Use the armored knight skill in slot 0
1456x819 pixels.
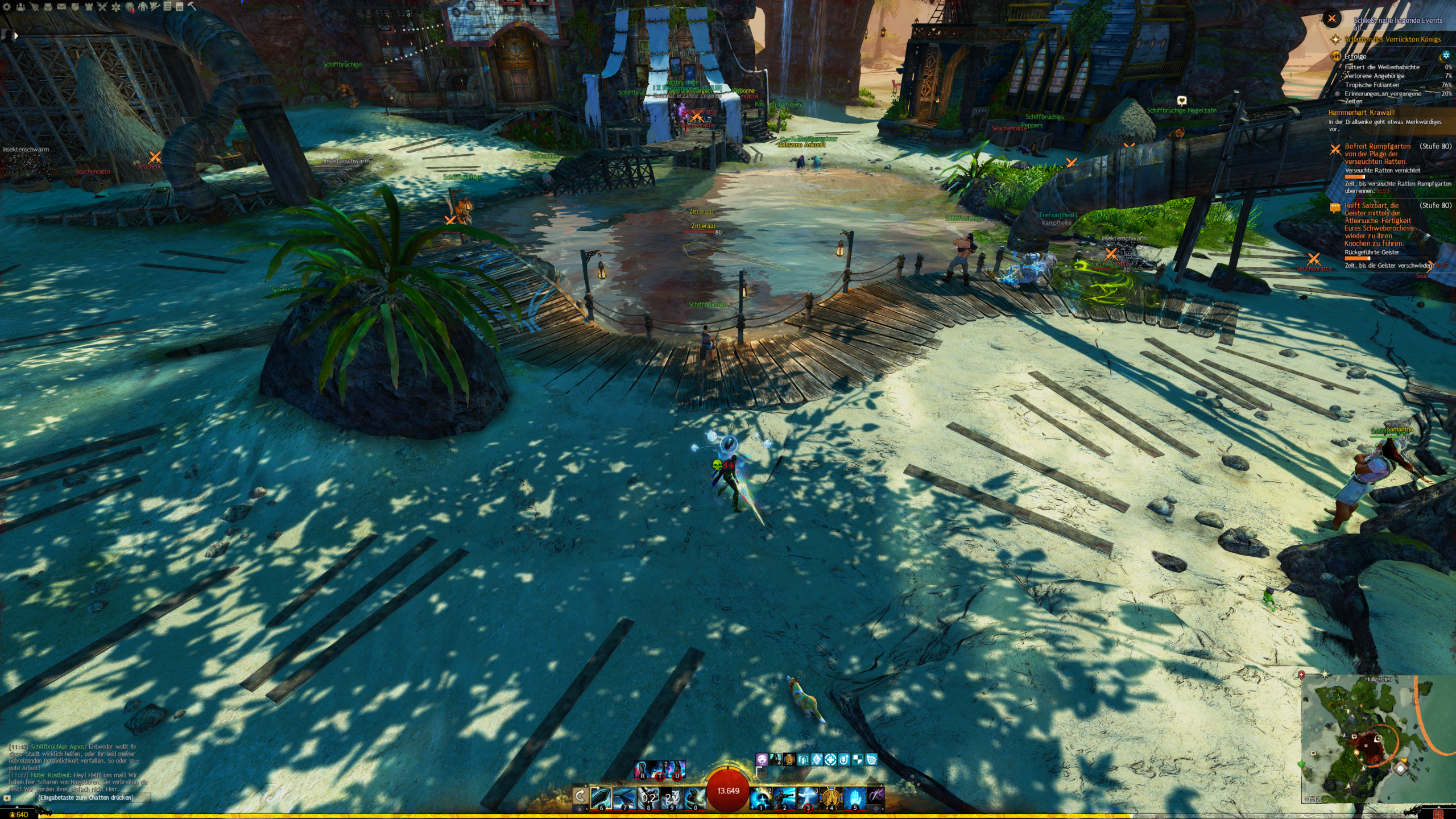[694, 797]
